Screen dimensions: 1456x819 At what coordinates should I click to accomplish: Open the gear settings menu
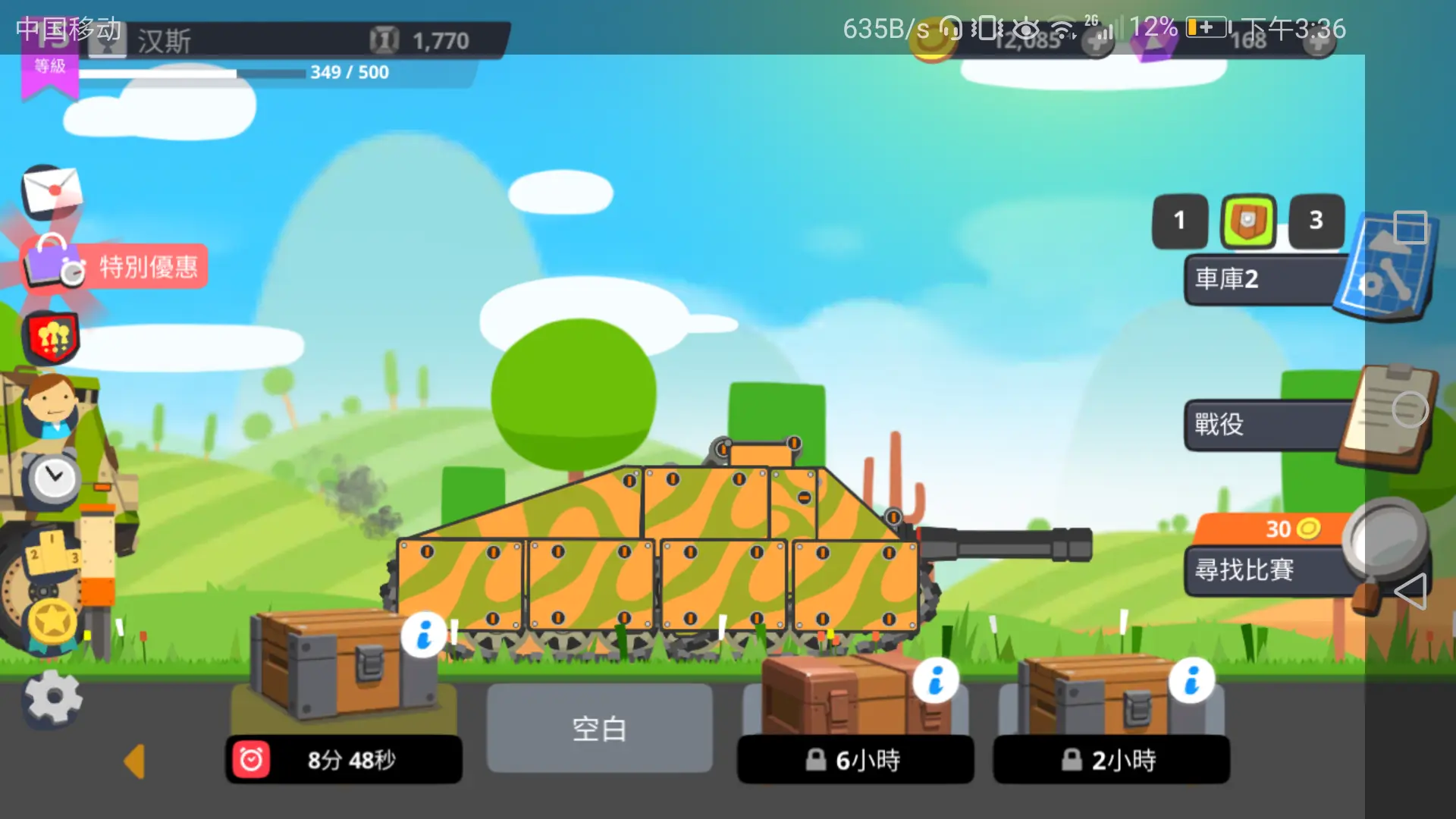coord(52,698)
